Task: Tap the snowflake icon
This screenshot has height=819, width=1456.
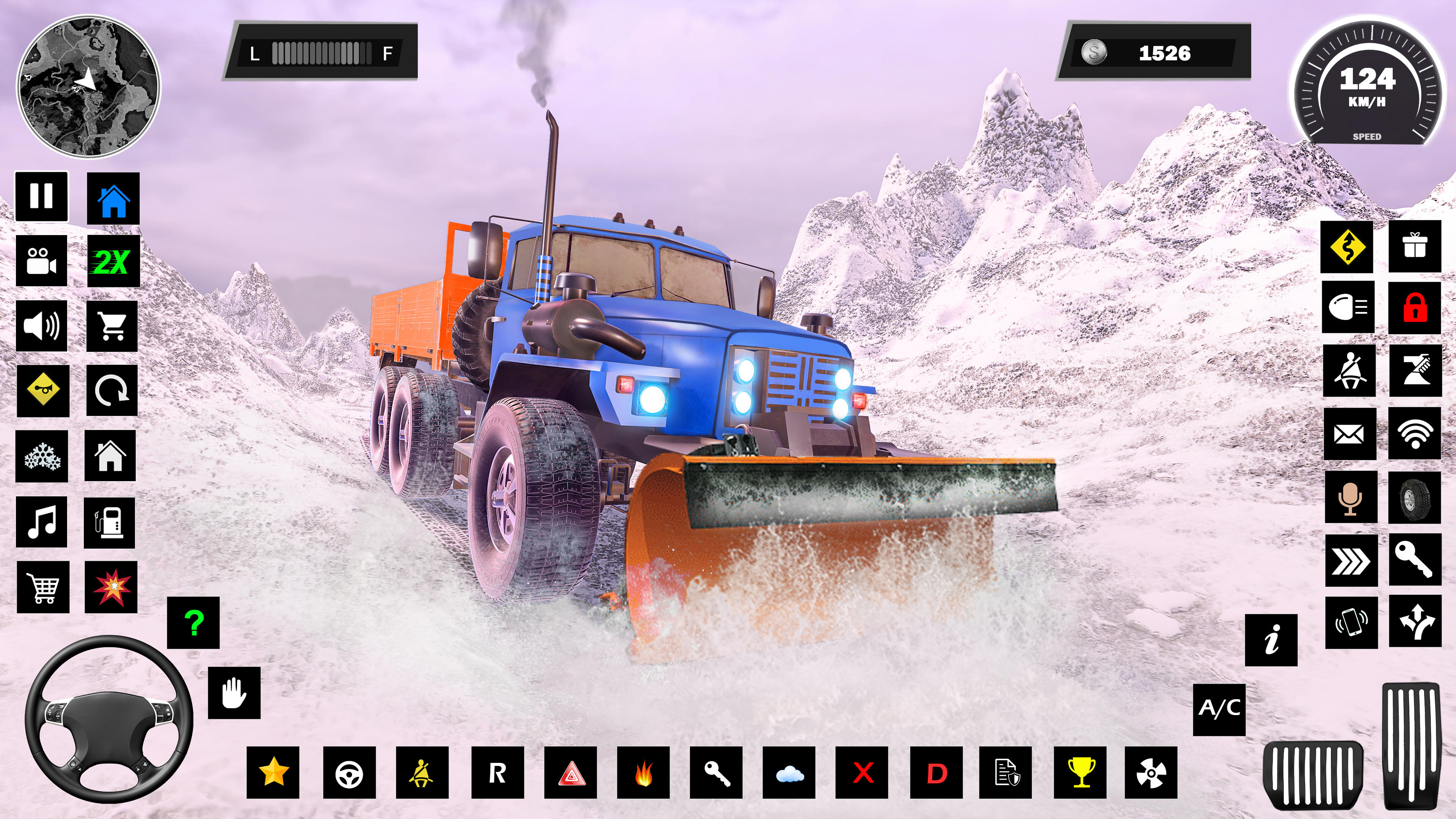Action: [x=42, y=456]
